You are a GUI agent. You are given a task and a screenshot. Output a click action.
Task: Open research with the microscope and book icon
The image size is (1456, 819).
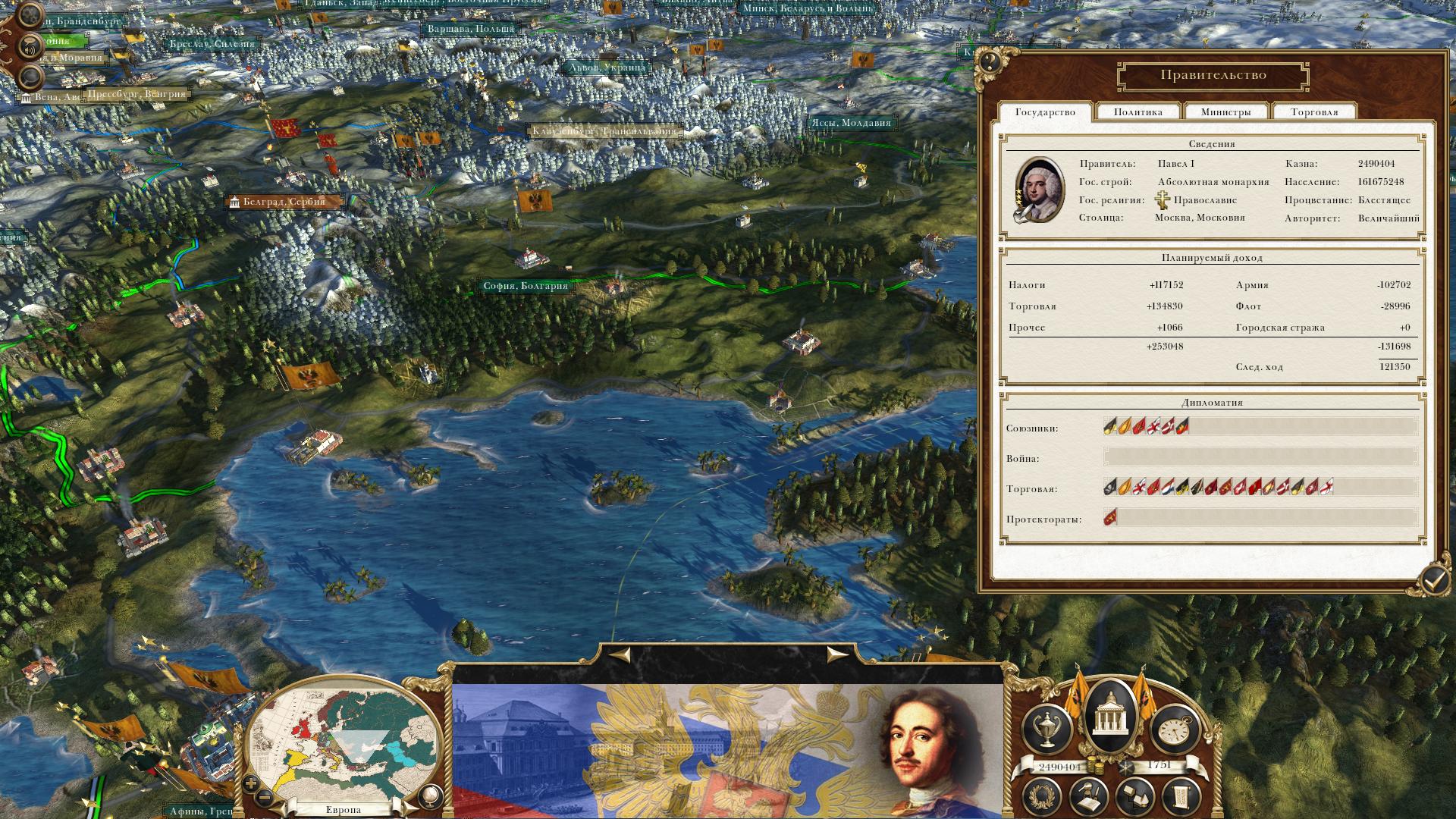coord(1089,796)
